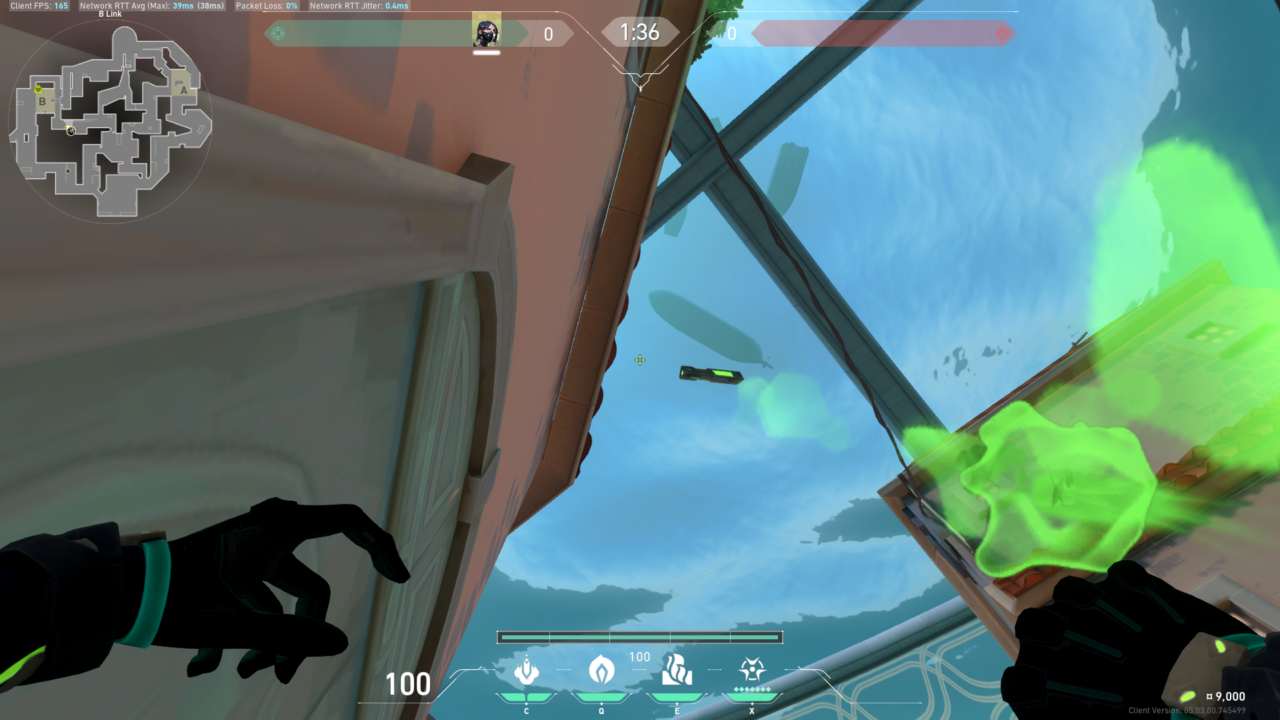This screenshot has width=1280, height=720.
Task: Select the B site marker on the minimap
Action: tap(42, 101)
